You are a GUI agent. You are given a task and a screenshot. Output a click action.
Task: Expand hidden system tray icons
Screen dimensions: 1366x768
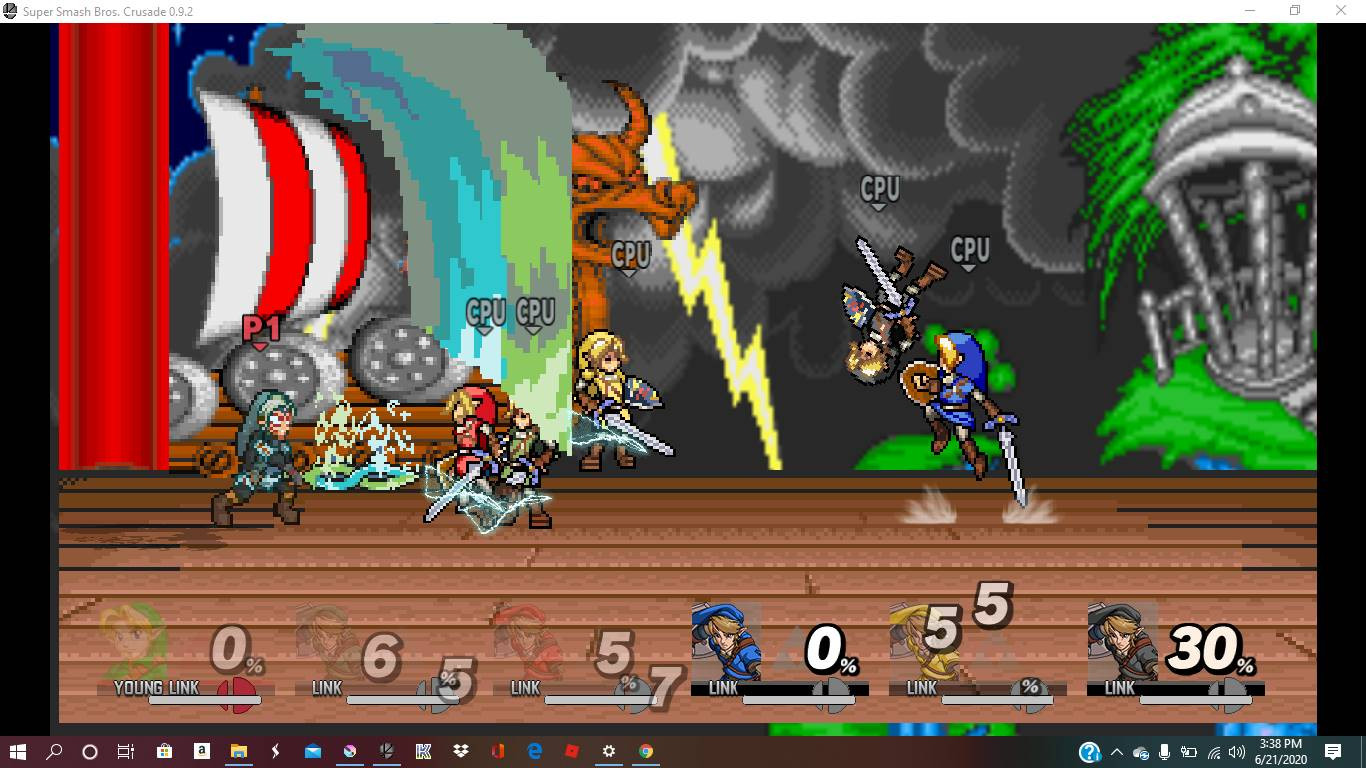[x=1117, y=752]
